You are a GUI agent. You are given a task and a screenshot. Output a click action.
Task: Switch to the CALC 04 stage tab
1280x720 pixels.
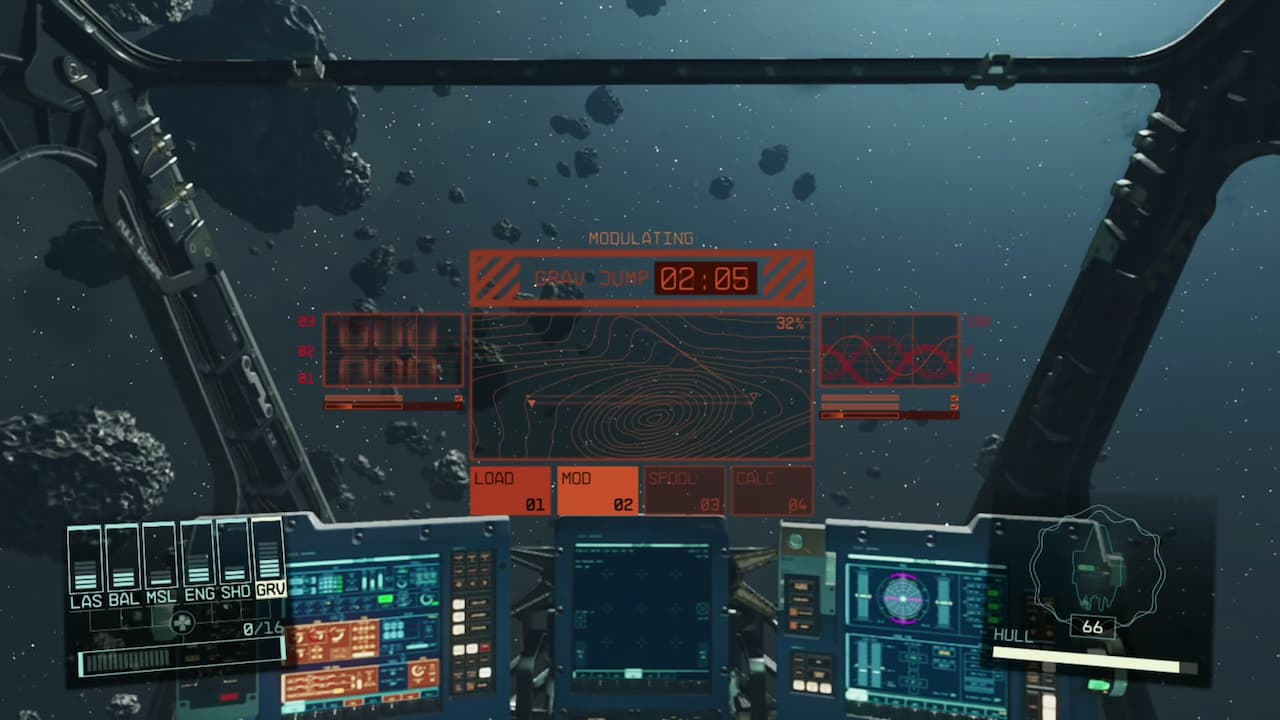[x=773, y=489]
